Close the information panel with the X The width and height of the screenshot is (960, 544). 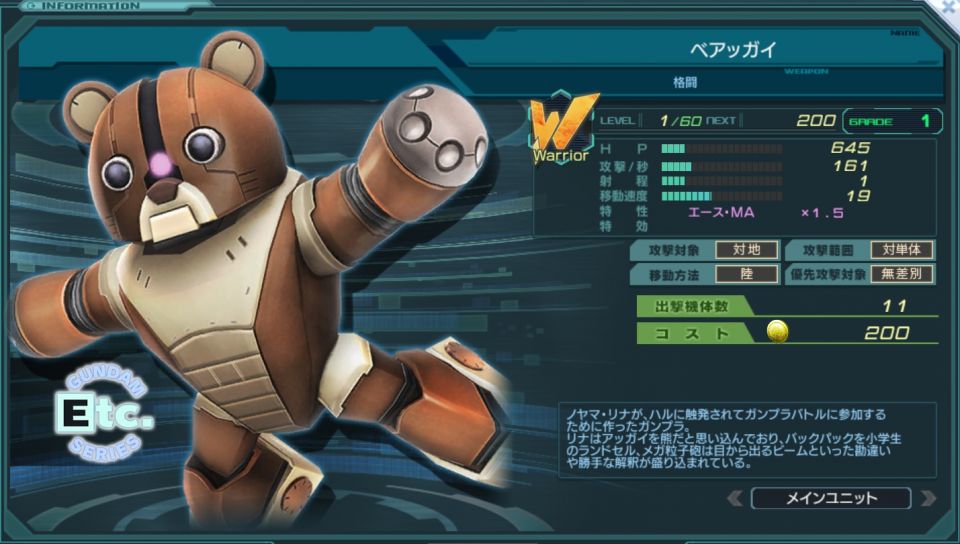948,8
